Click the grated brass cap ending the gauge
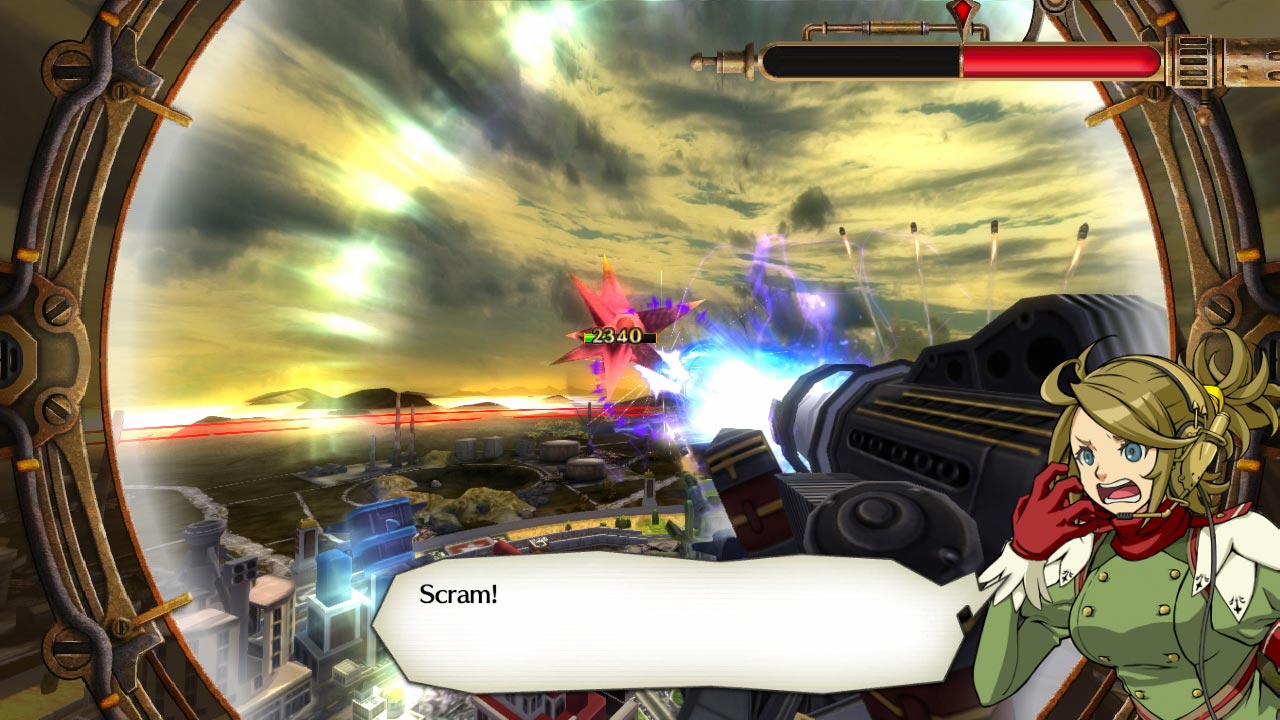Screen dimensions: 1280x720 click(x=1195, y=62)
